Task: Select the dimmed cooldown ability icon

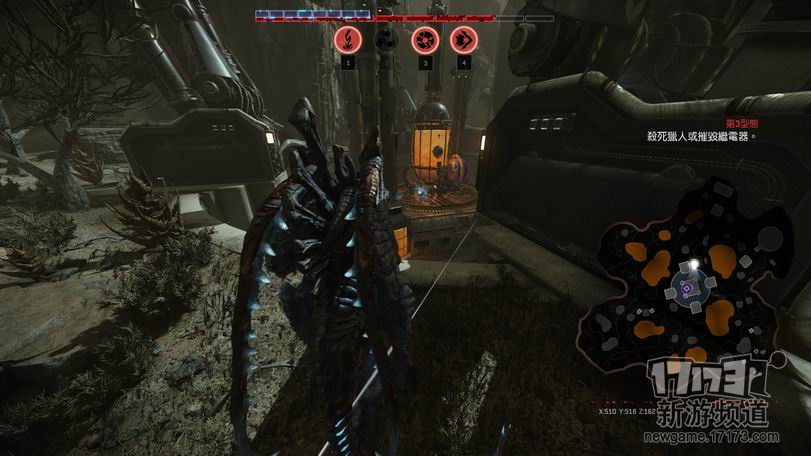Action: pyautogui.click(x=386, y=39)
